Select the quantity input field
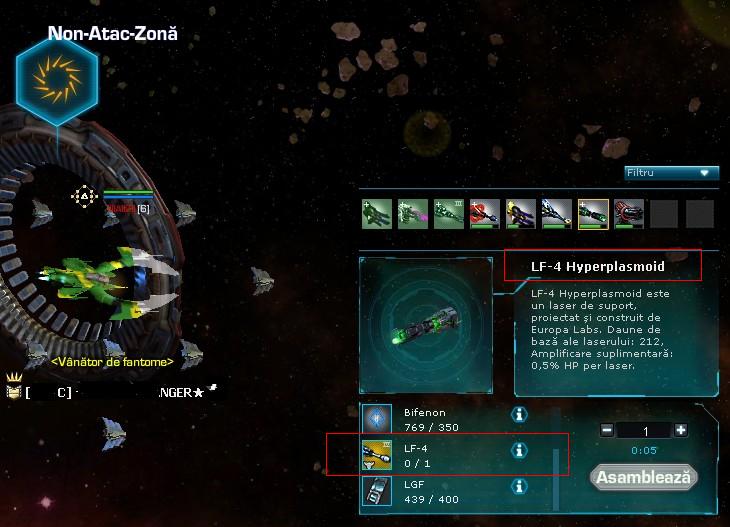The height and width of the screenshot is (527, 730). pos(644,430)
